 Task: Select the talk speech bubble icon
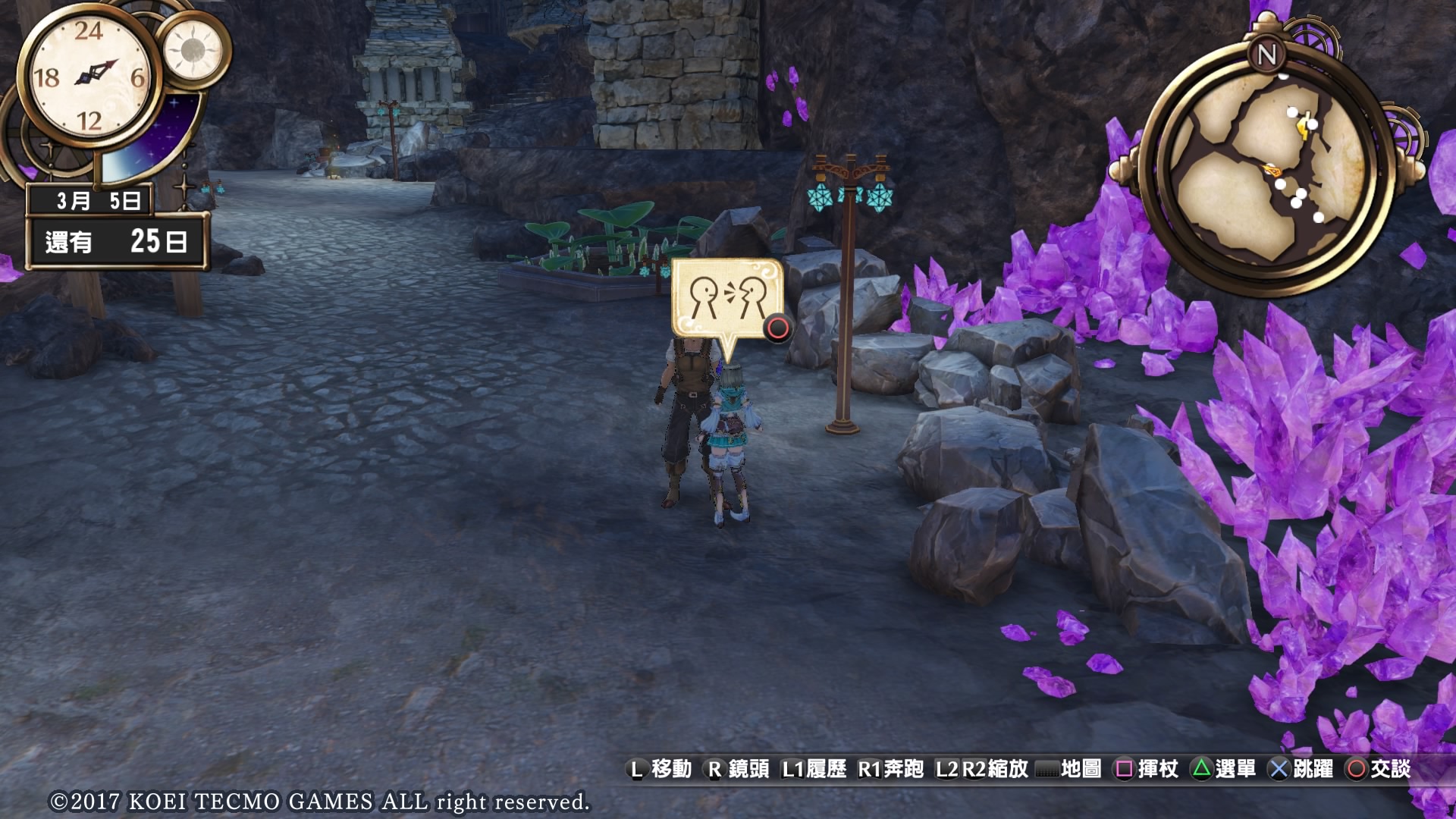pyautogui.click(x=726, y=299)
